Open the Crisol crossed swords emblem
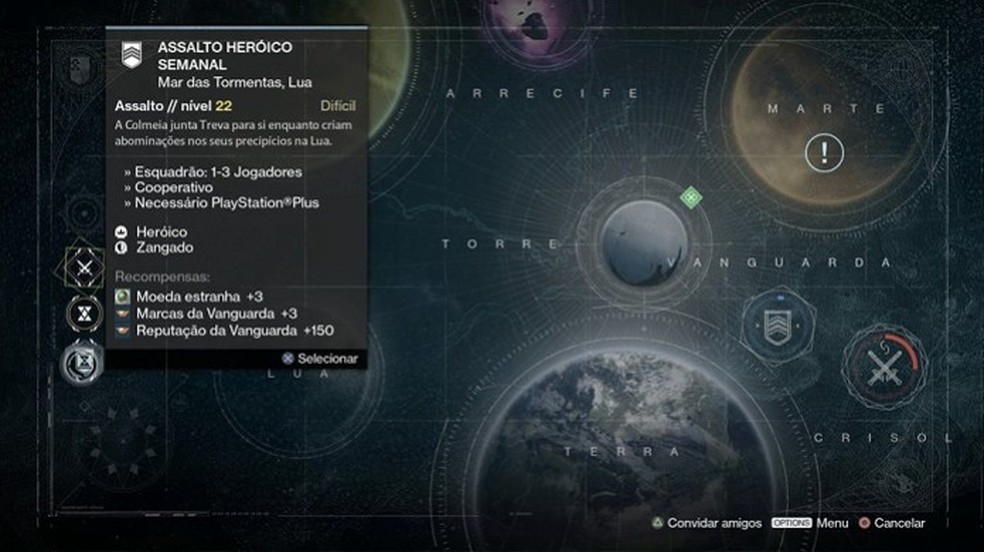 pyautogui.click(x=883, y=369)
